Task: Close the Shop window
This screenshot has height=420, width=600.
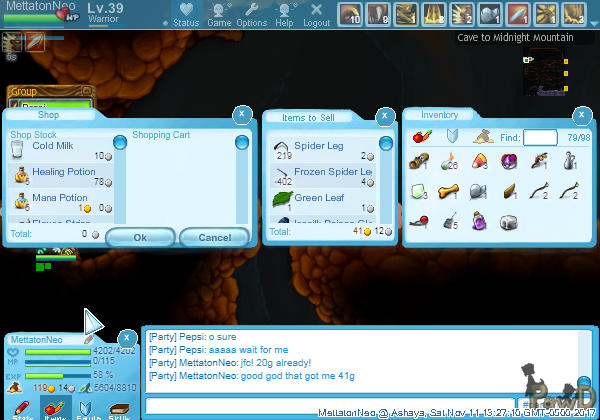Action: pyautogui.click(x=241, y=114)
